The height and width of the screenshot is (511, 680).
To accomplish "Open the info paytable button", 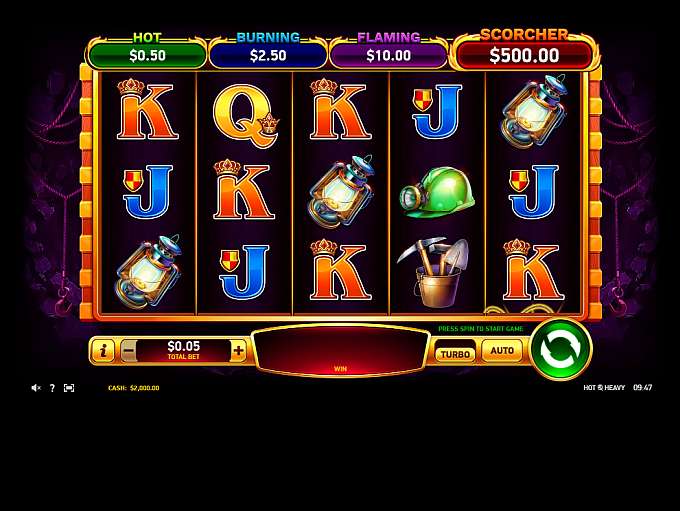I will pos(102,351).
